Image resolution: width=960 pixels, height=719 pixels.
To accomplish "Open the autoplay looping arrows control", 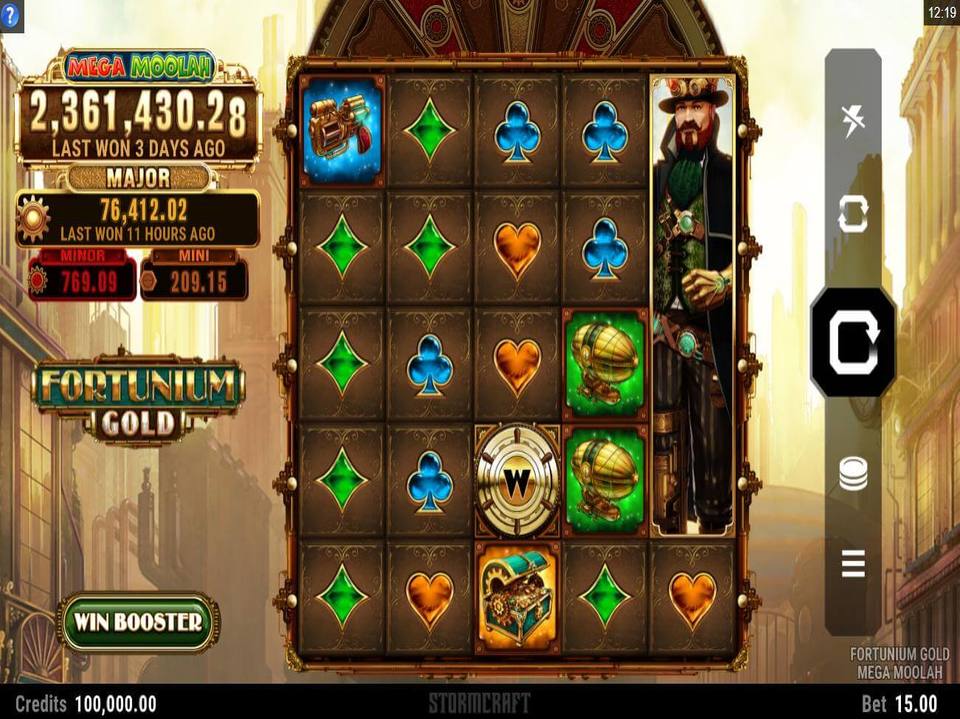I will (853, 215).
